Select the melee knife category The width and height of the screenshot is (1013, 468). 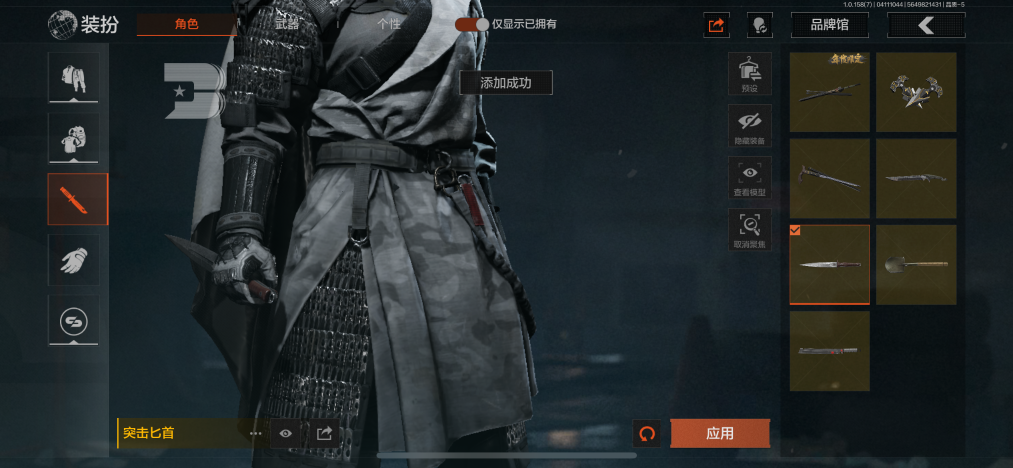coord(78,199)
